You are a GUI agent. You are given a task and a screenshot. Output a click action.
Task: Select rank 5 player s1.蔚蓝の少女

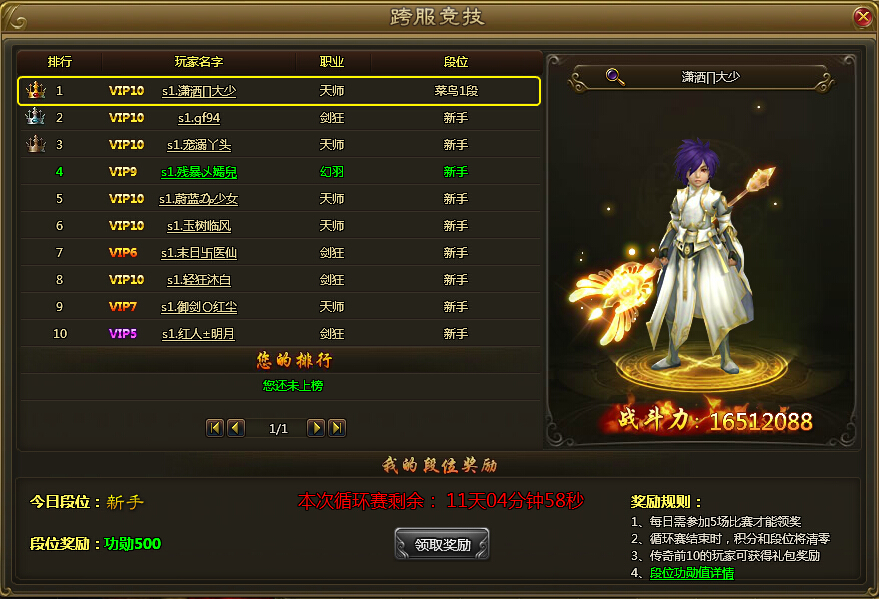pyautogui.click(x=199, y=199)
